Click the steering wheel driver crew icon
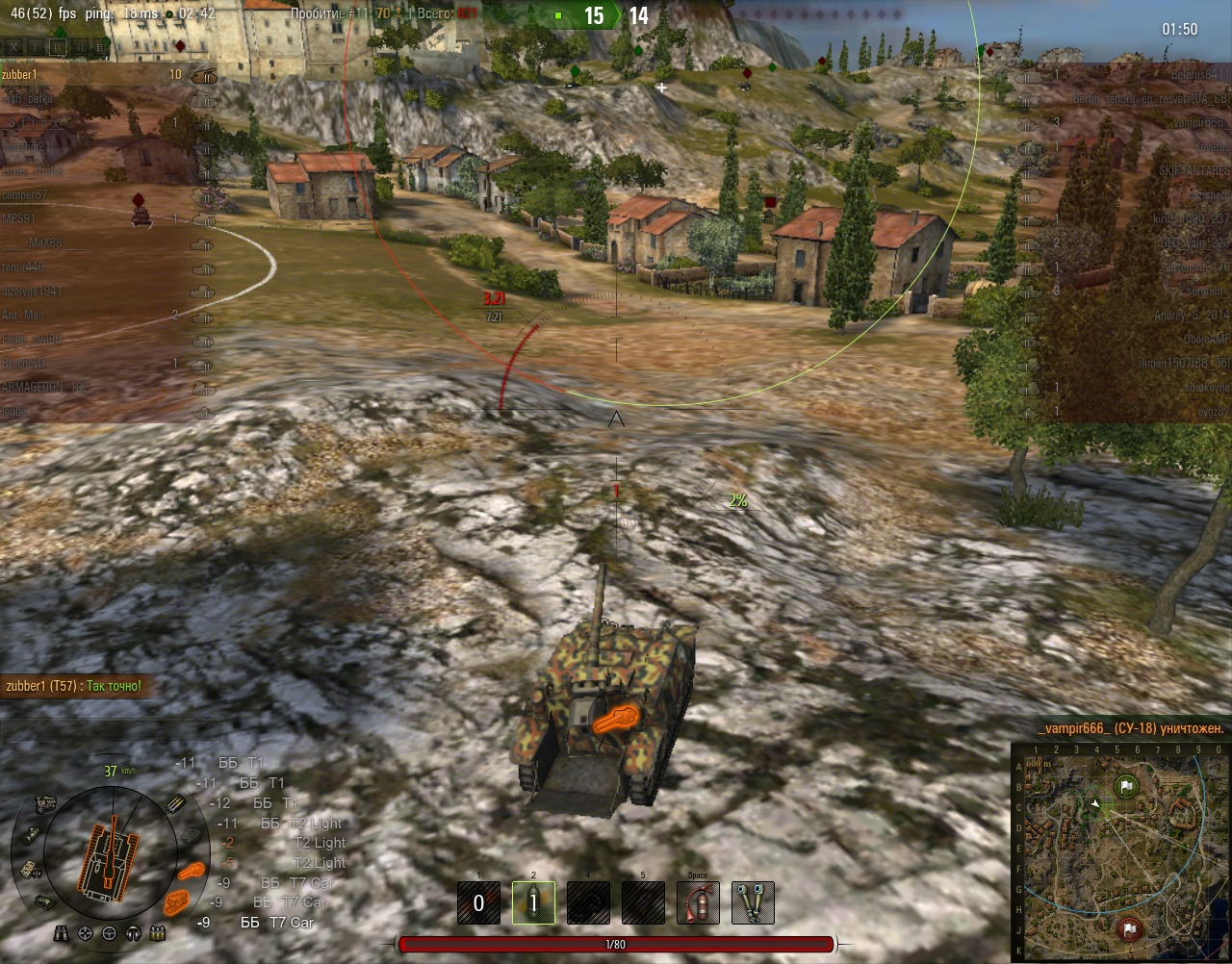The width and height of the screenshot is (1232, 964). pos(109,933)
